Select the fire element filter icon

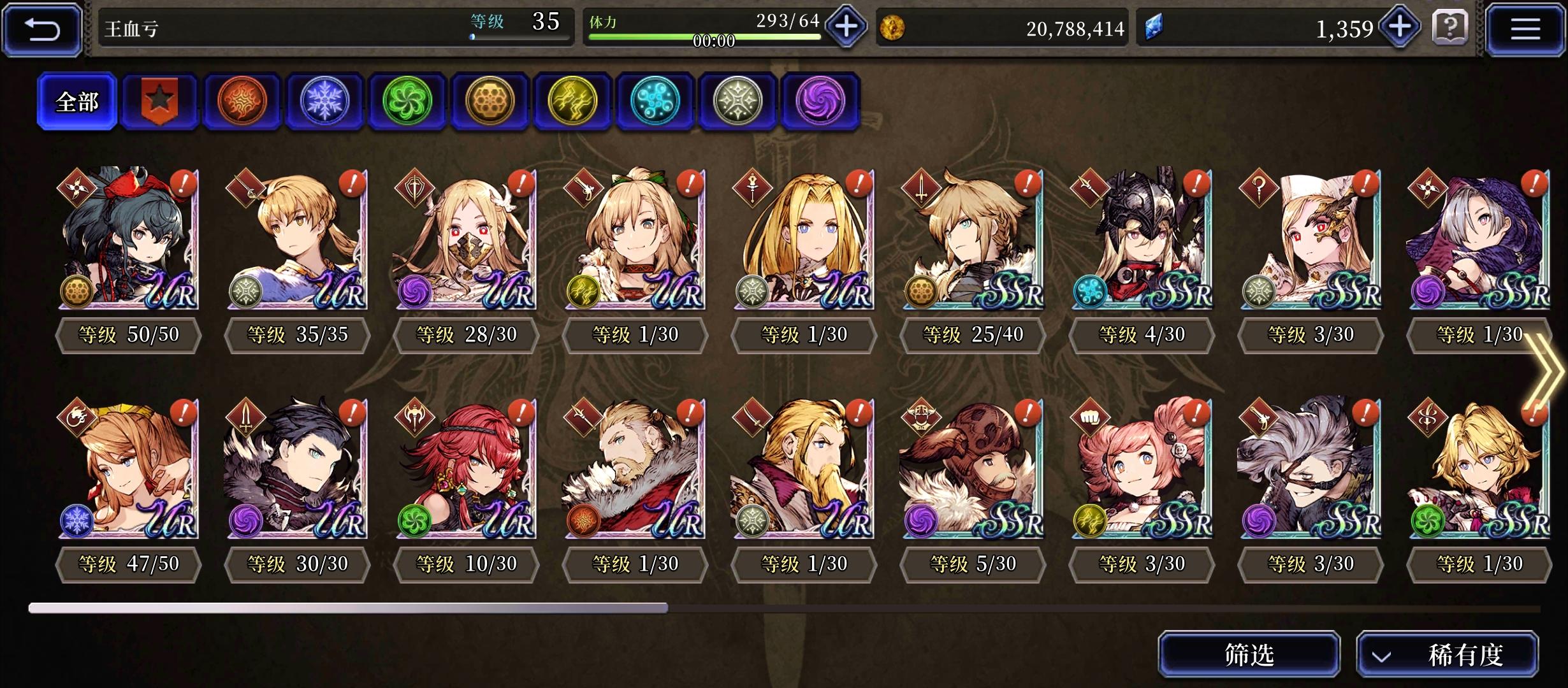pos(242,101)
